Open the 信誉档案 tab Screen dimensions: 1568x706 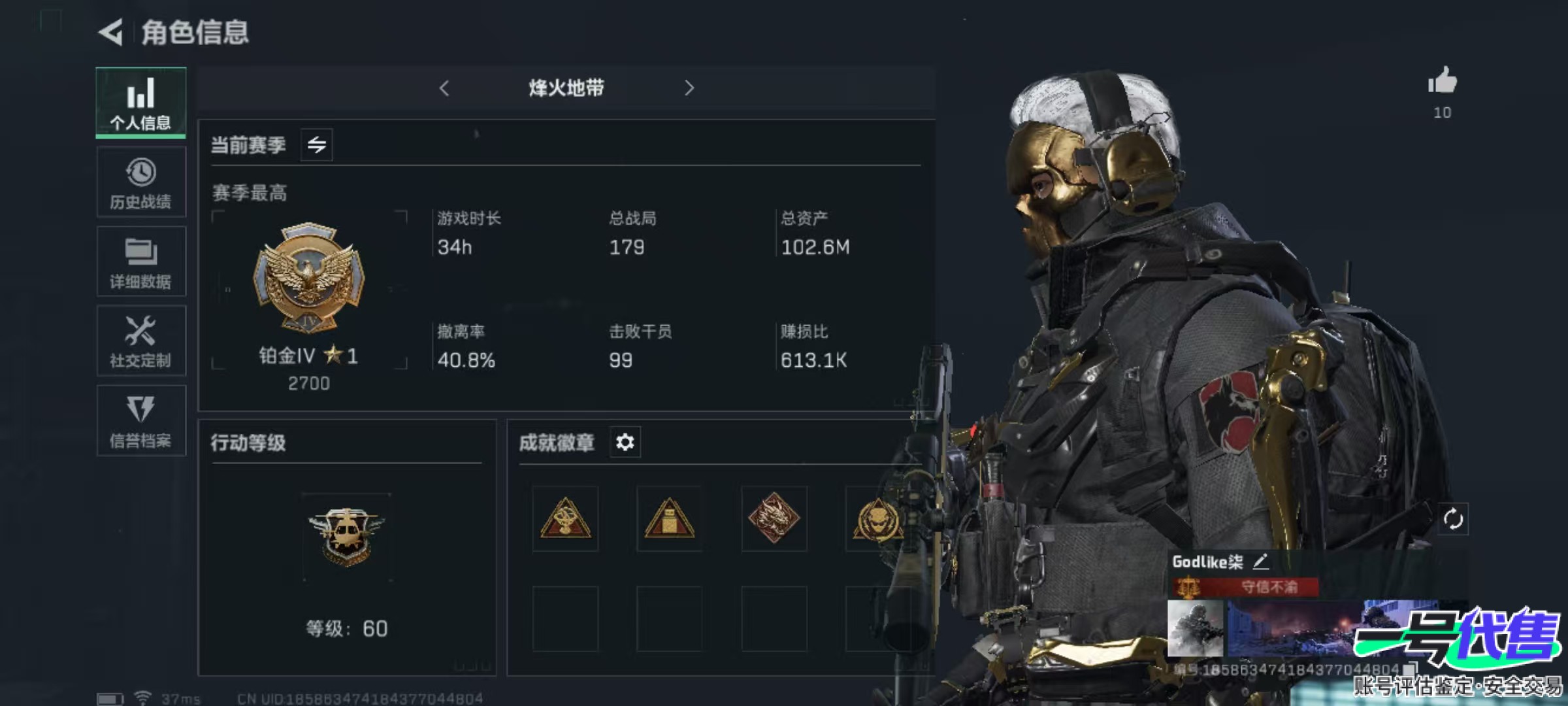[x=141, y=420]
